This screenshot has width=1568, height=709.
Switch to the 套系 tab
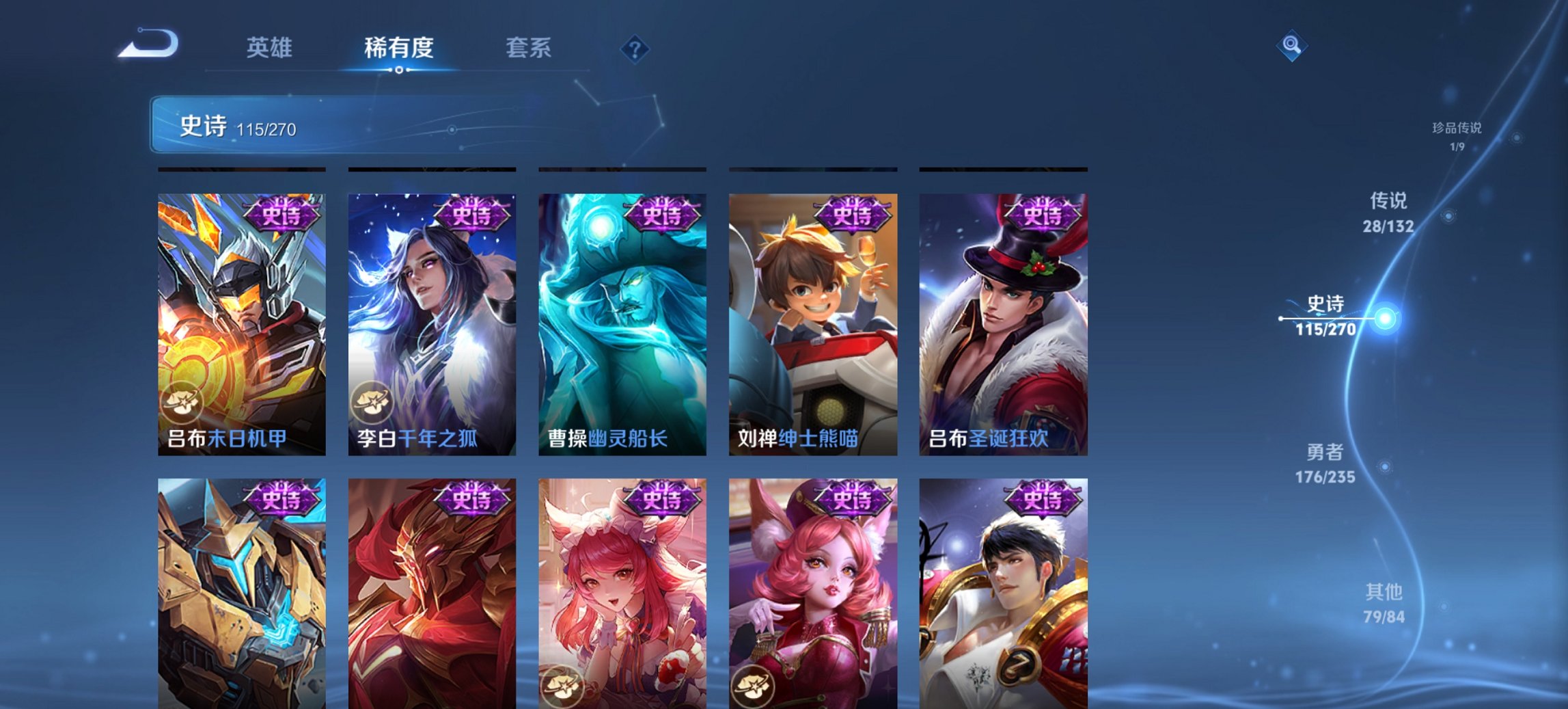click(x=529, y=48)
